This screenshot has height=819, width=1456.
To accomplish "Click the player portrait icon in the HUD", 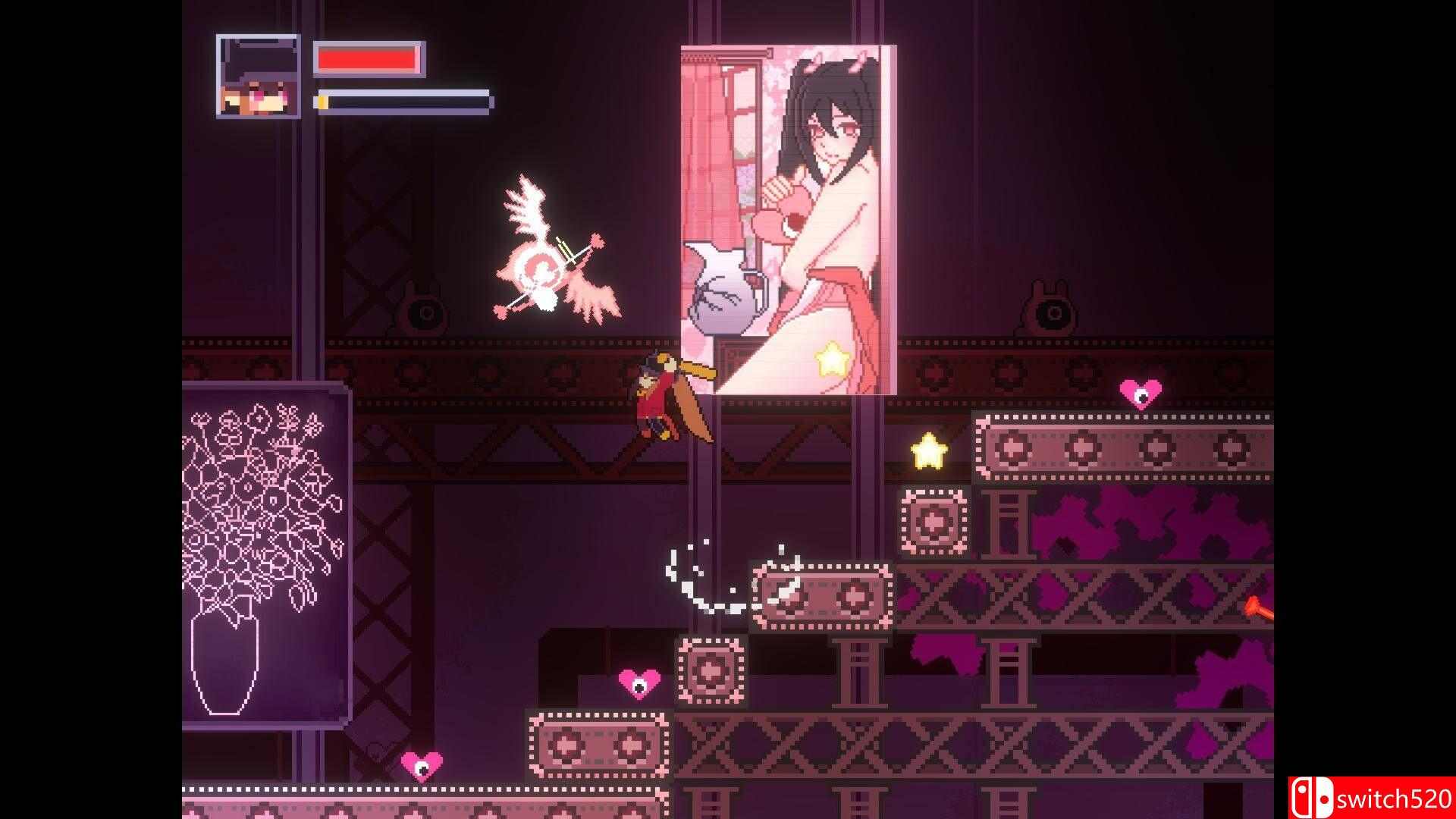I will [x=258, y=76].
